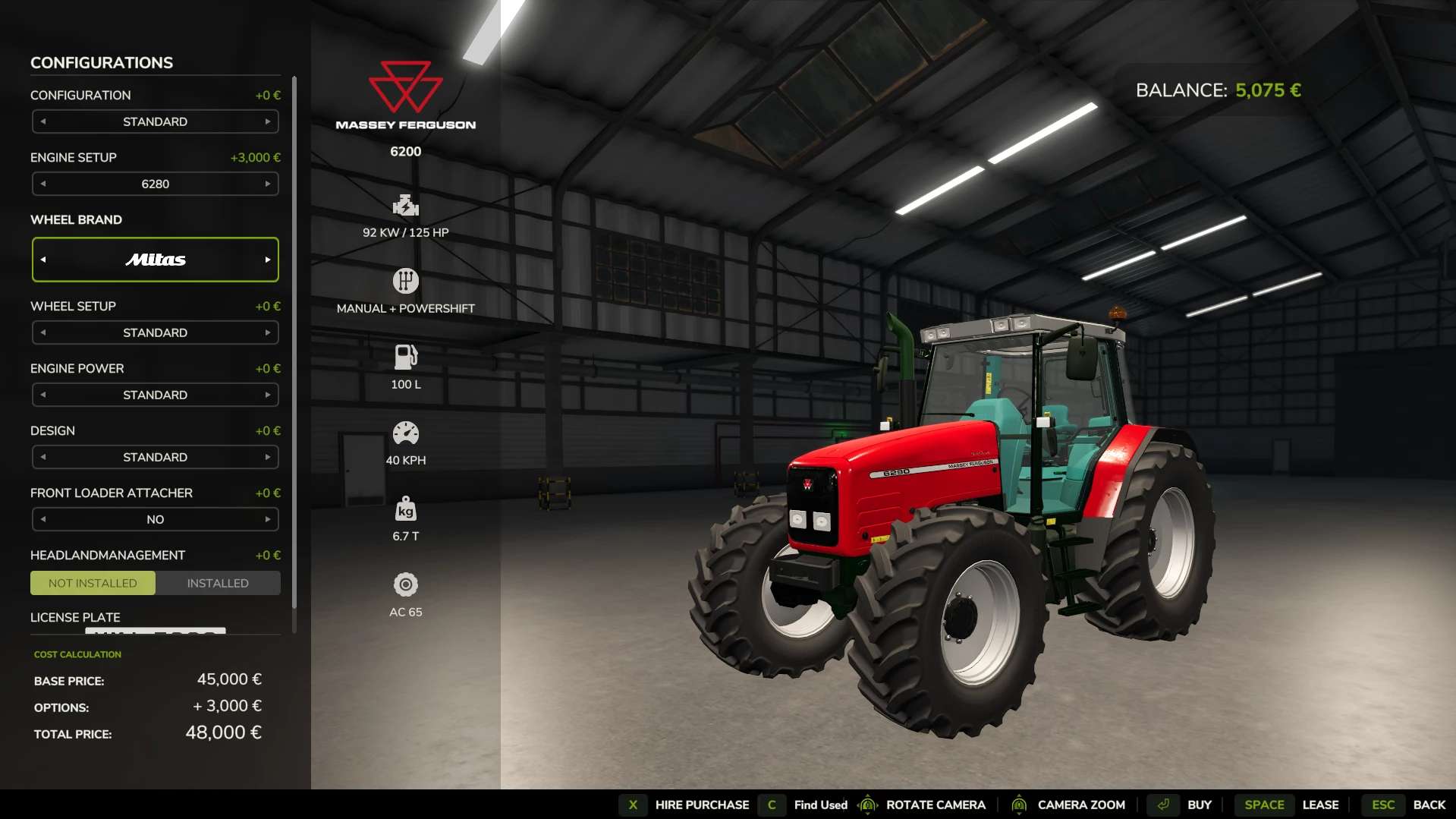
Task: Advance Engine Setup past 6280
Action: click(x=268, y=184)
